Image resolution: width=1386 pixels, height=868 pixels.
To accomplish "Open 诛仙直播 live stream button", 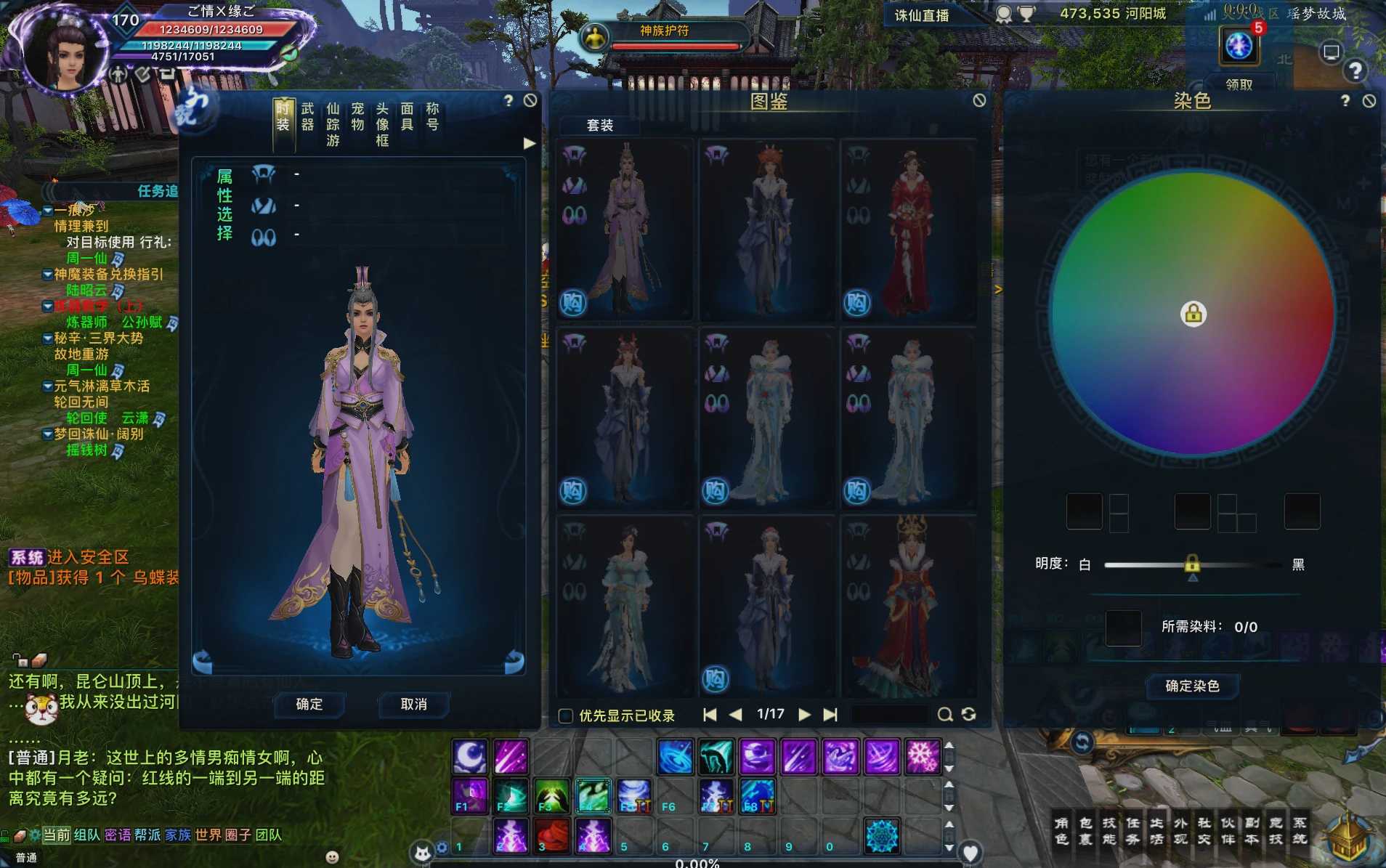I will pos(922,15).
